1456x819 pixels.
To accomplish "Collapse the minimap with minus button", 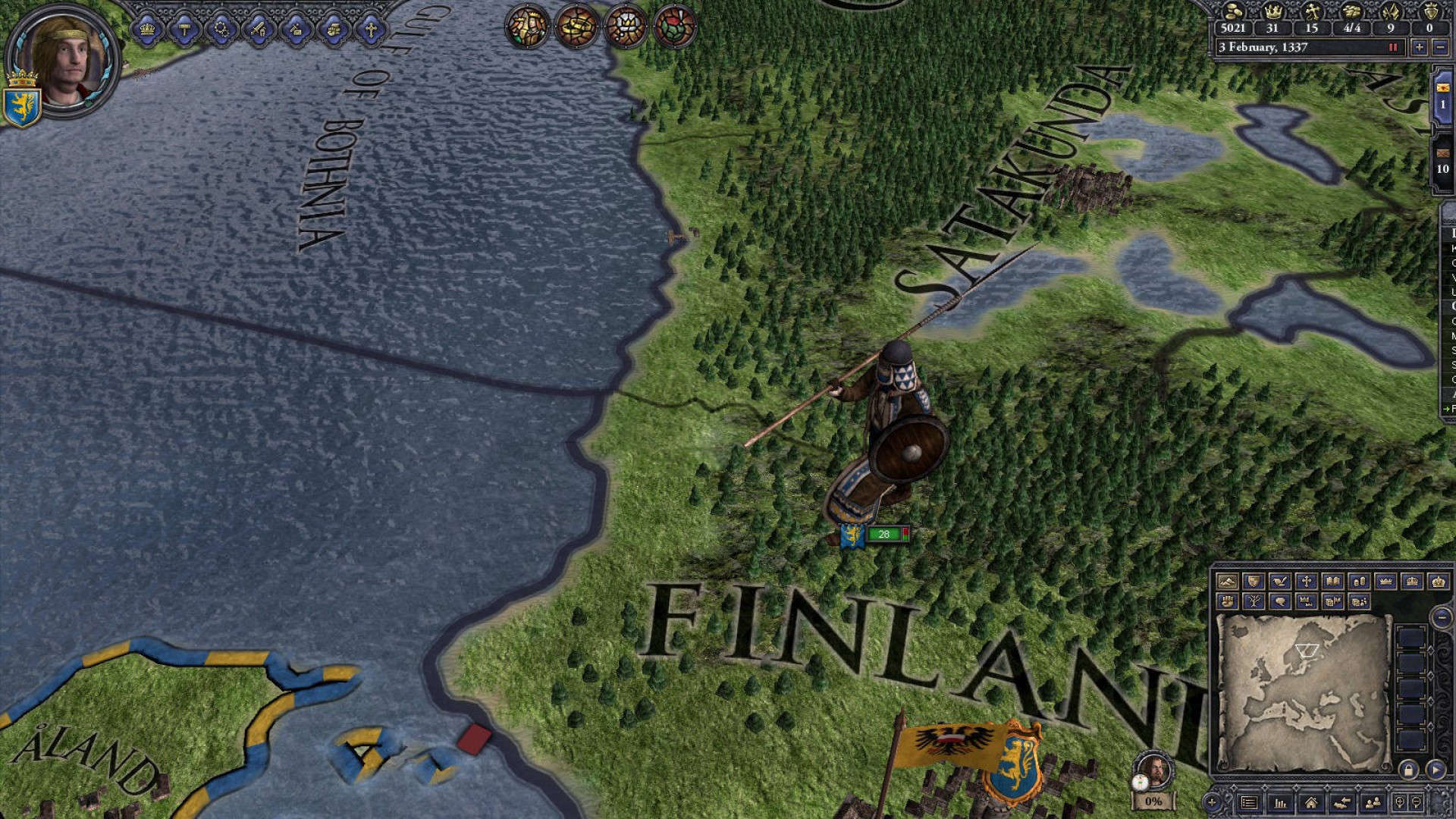I will [x=1442, y=617].
